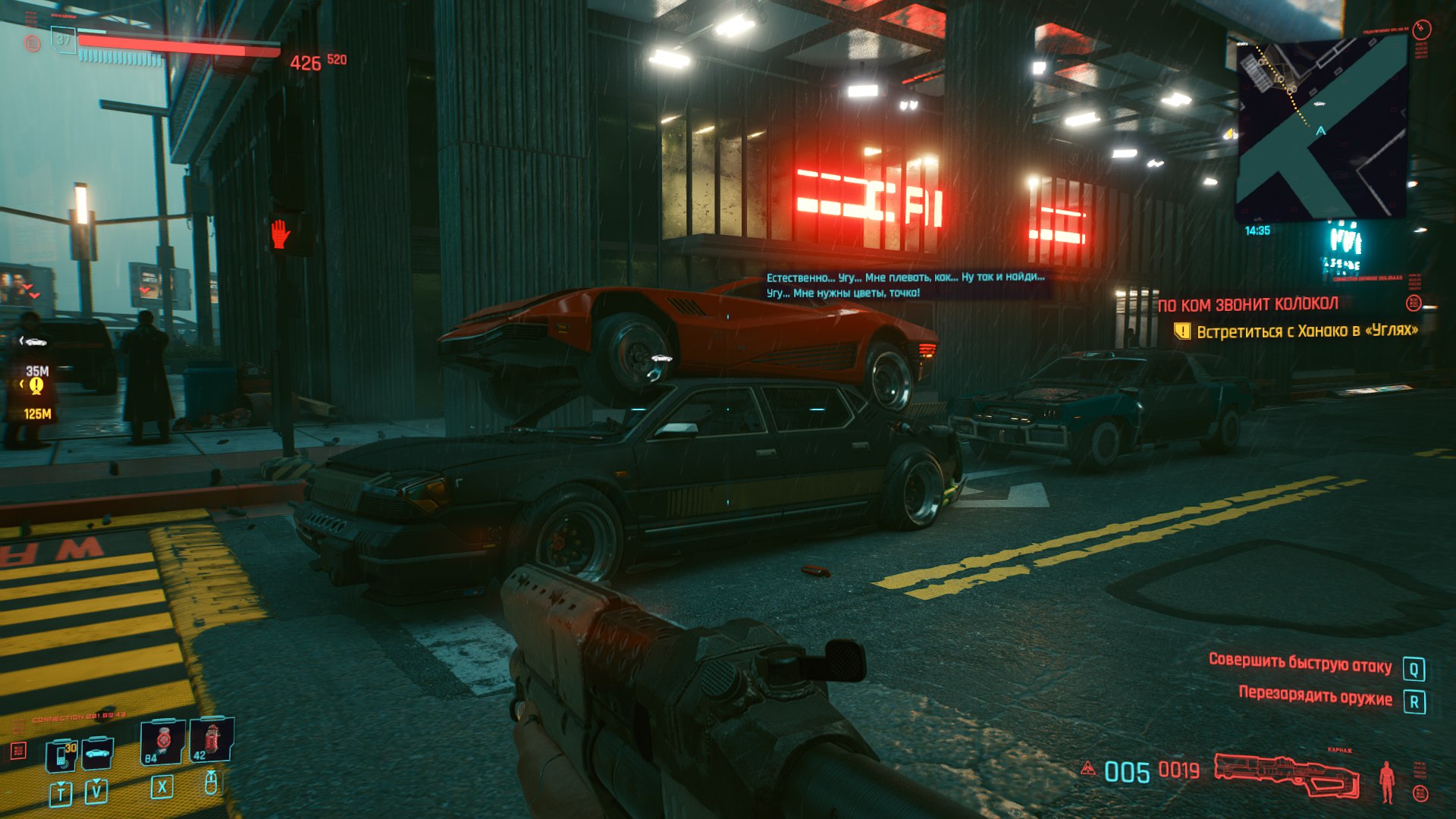Open the phone slot showing 30 messages

[x=61, y=755]
